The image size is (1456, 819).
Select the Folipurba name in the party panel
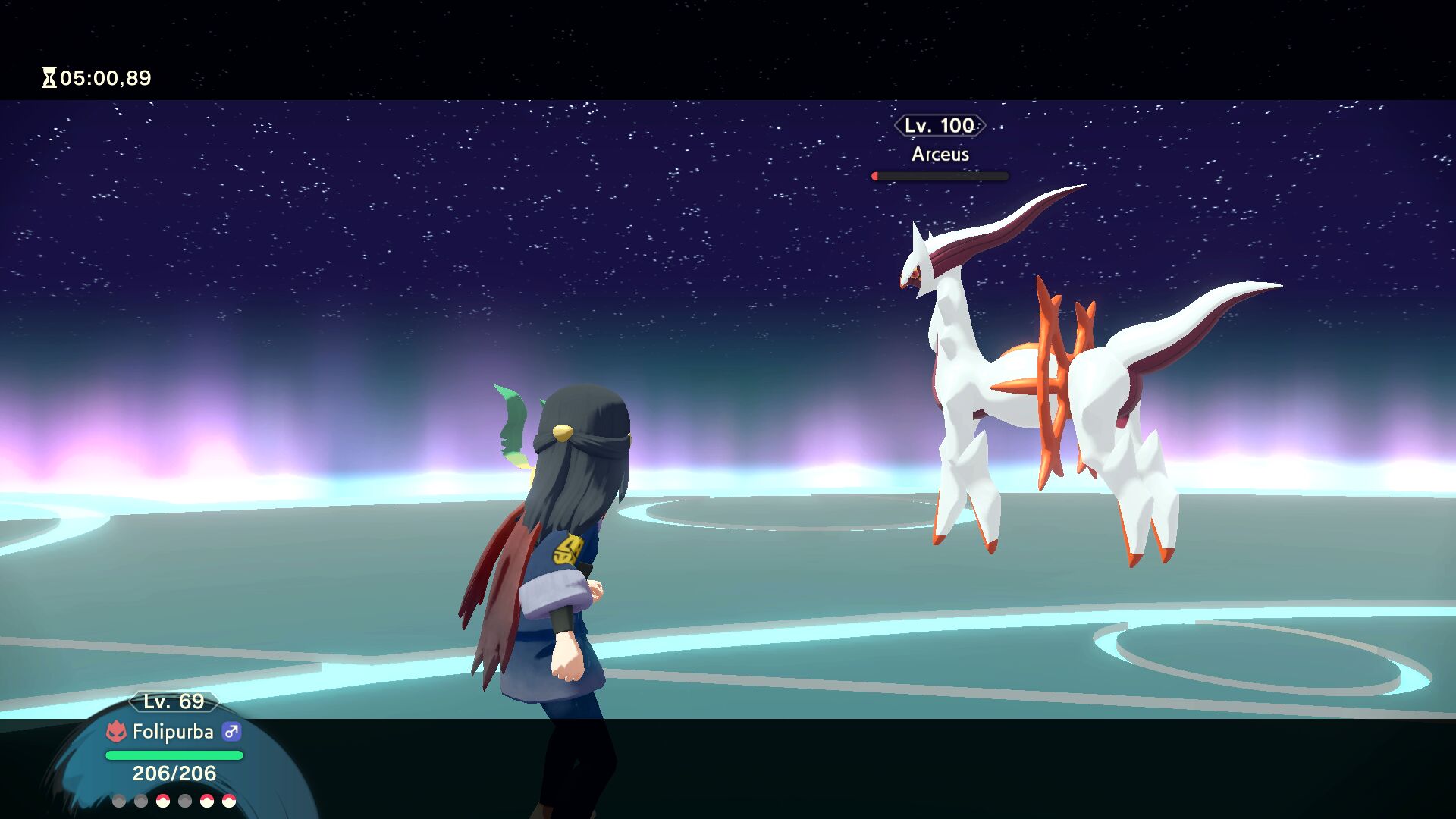(x=173, y=732)
